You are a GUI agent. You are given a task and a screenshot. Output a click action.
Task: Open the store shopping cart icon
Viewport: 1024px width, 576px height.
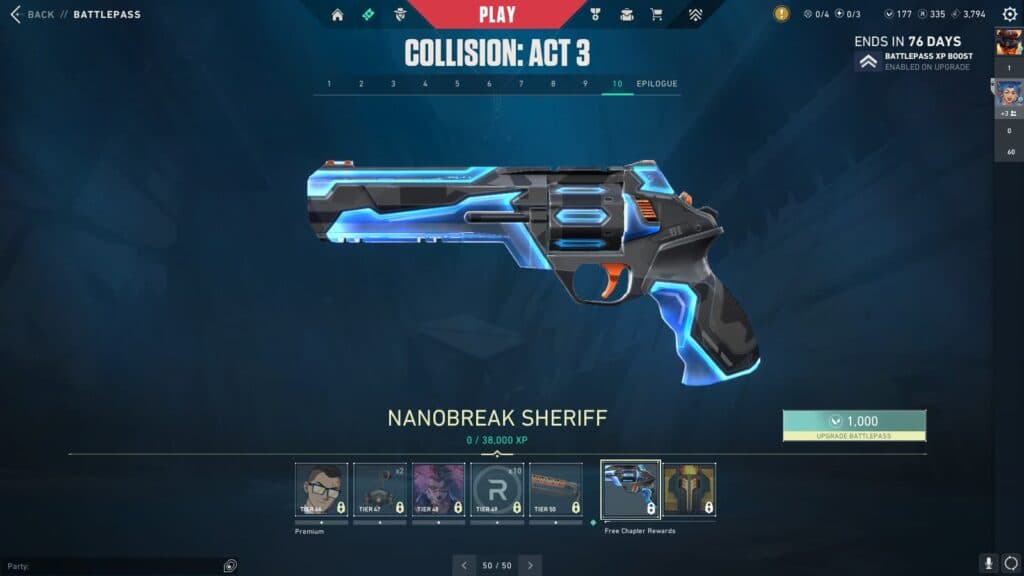pos(656,15)
